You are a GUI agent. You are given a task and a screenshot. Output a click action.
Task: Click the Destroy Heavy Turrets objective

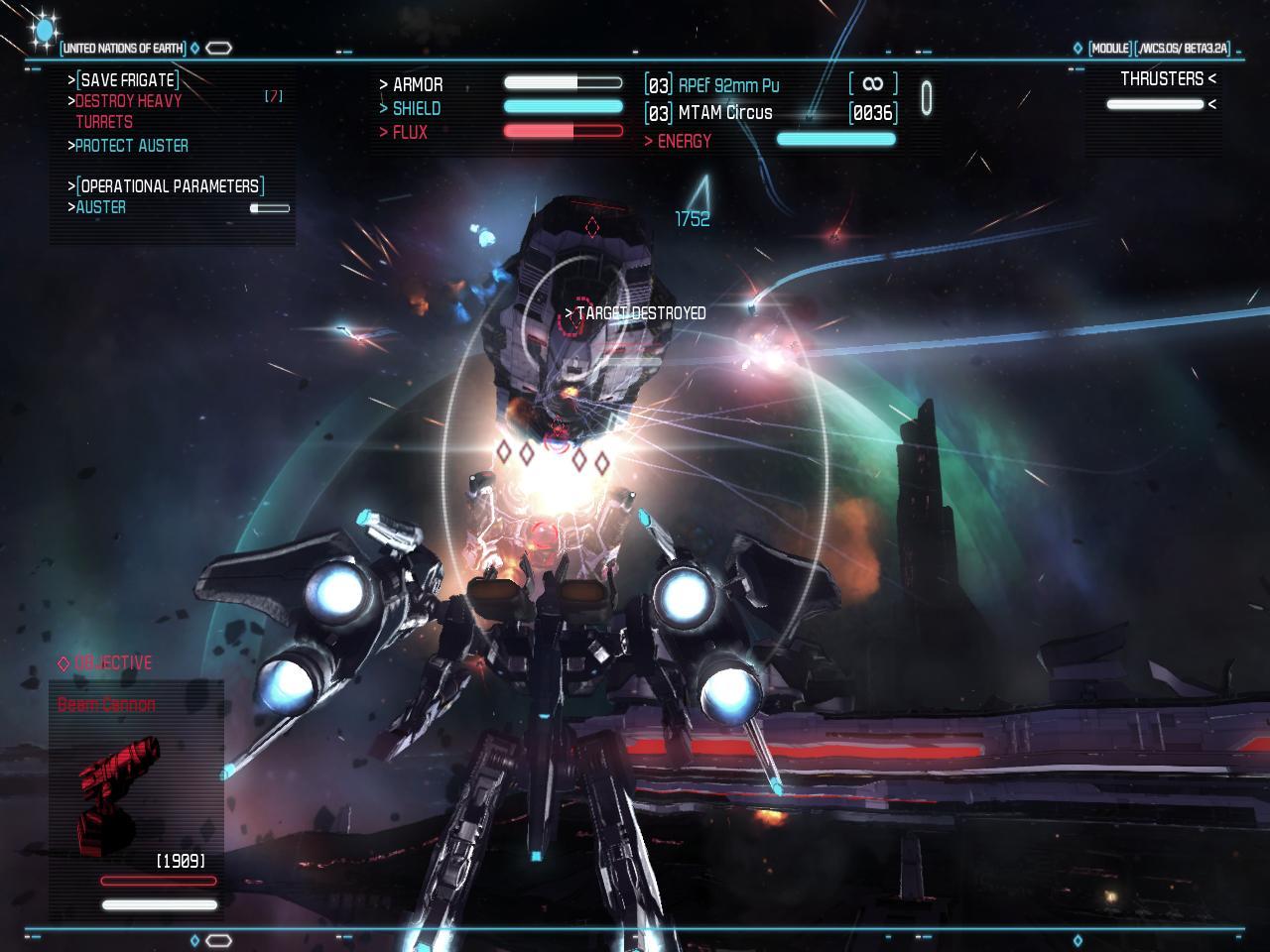128,111
